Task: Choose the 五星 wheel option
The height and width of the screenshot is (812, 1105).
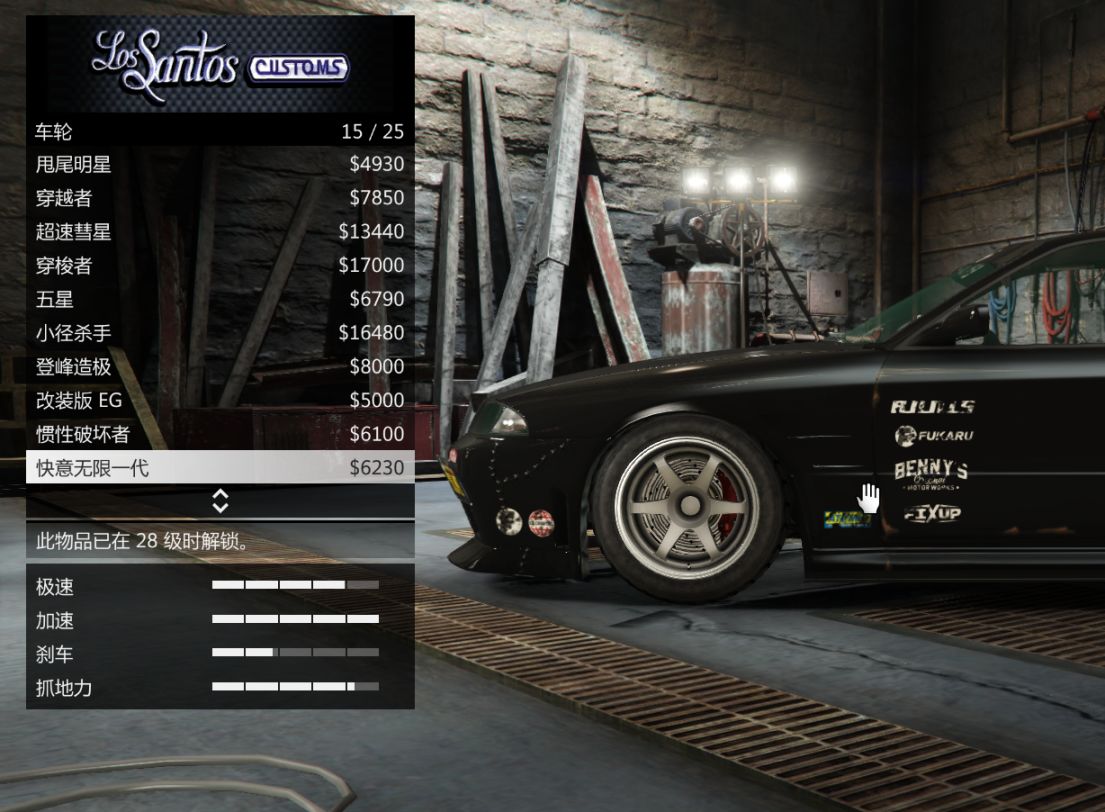Action: [x=220, y=299]
